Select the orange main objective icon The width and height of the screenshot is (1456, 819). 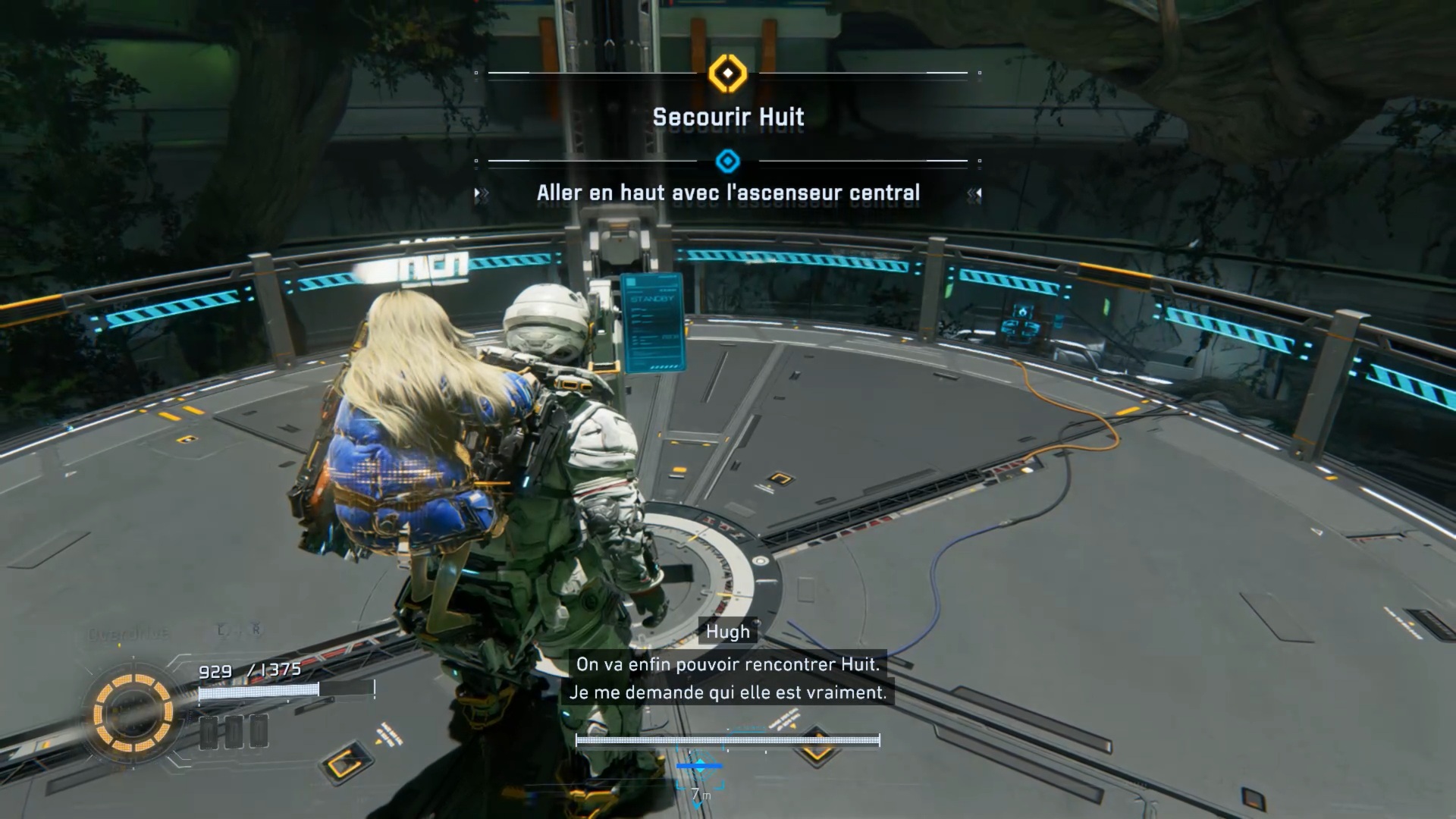(x=727, y=74)
